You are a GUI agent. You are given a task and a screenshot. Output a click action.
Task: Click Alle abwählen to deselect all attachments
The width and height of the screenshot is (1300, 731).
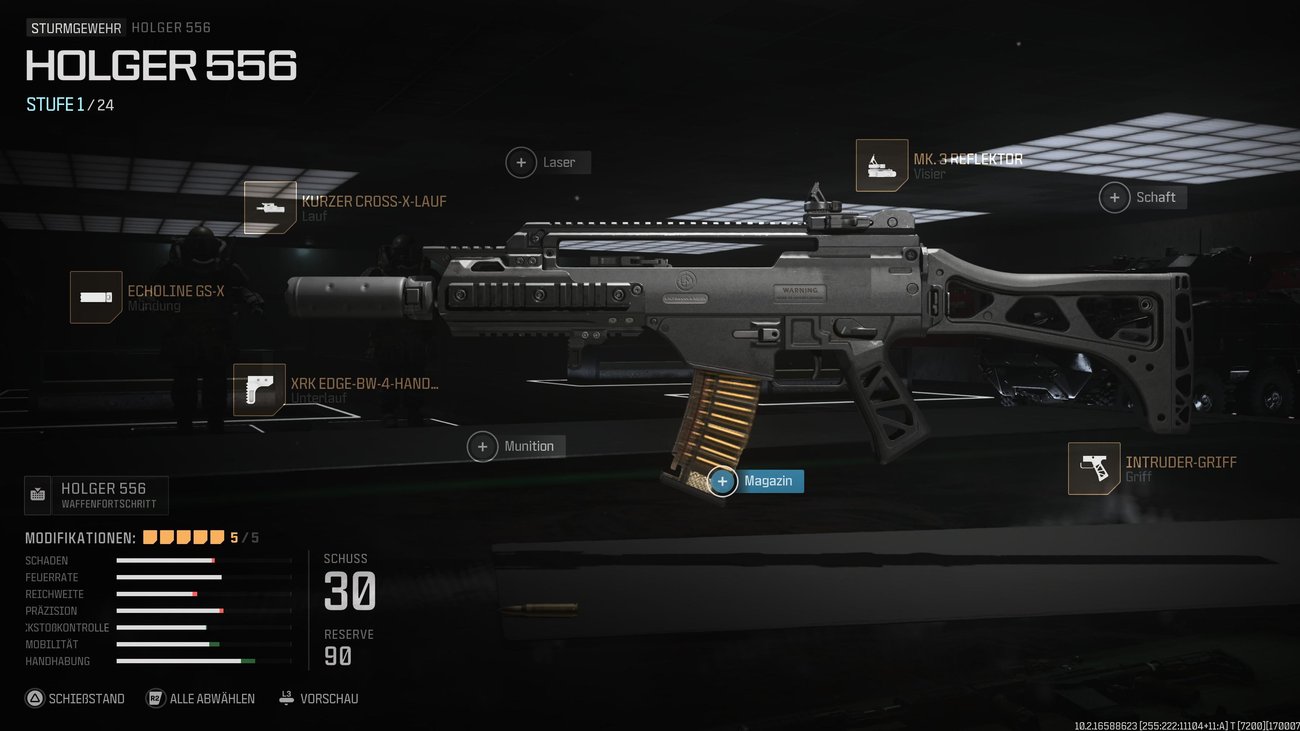tap(201, 698)
